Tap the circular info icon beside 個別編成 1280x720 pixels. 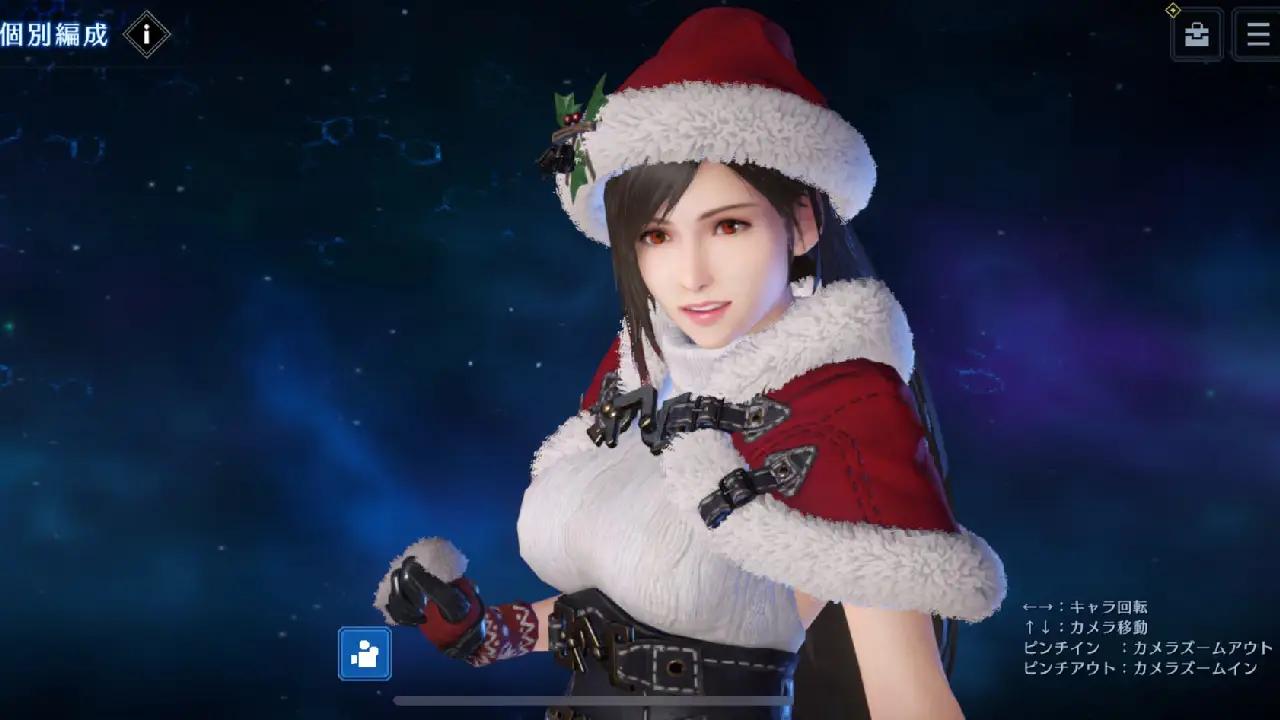(x=147, y=34)
